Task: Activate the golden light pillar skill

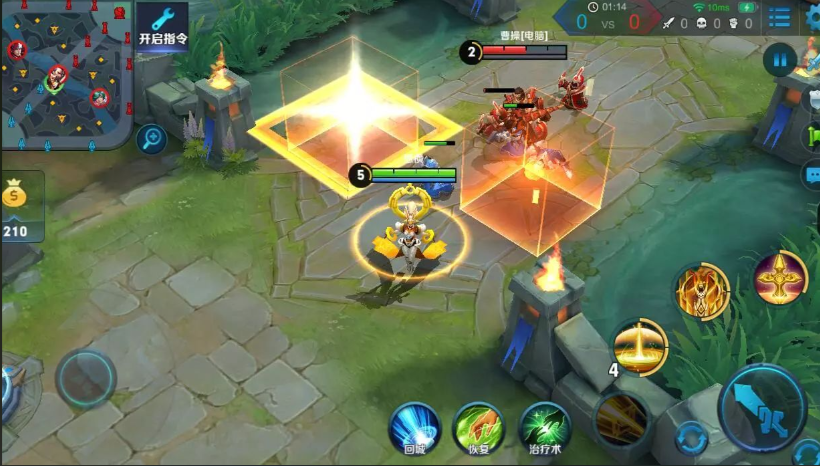Action: [640, 347]
